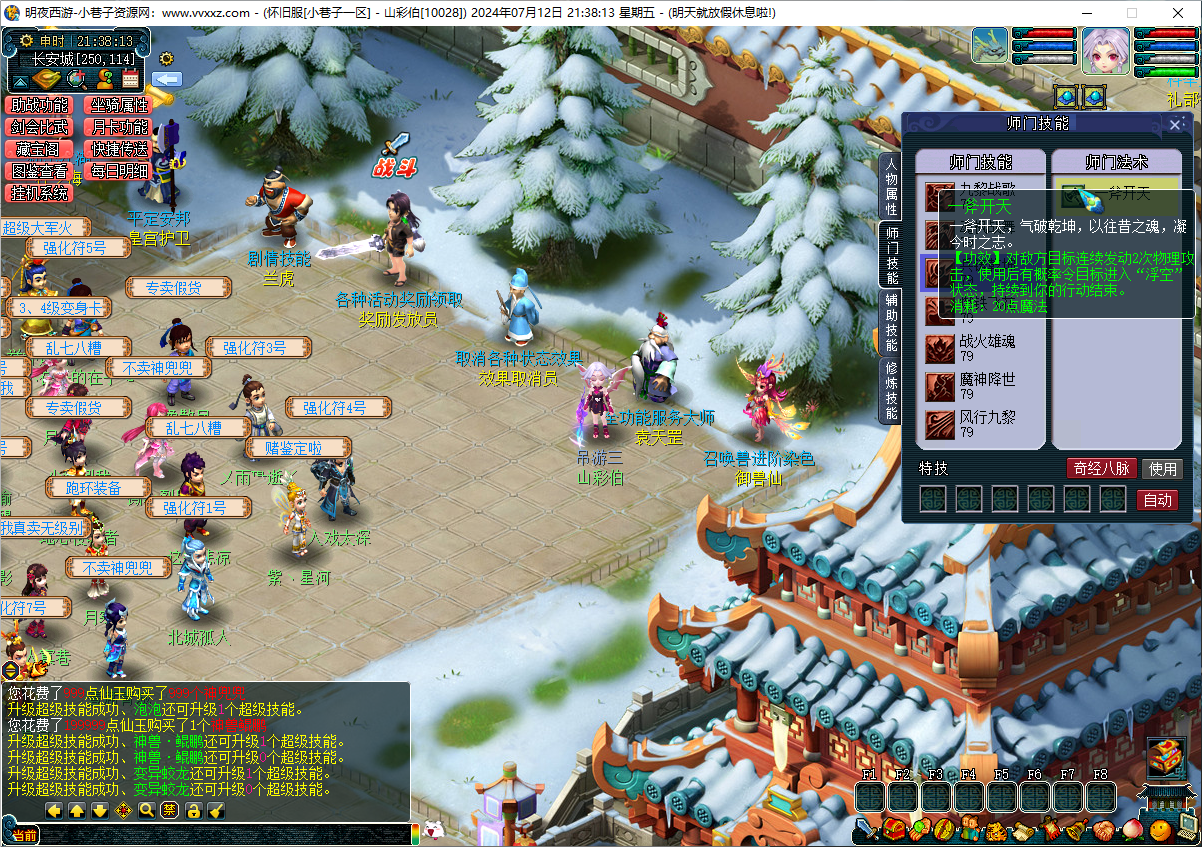Toggle the red 自动 button
This screenshot has height=847, width=1202.
pyautogui.click(x=1157, y=500)
